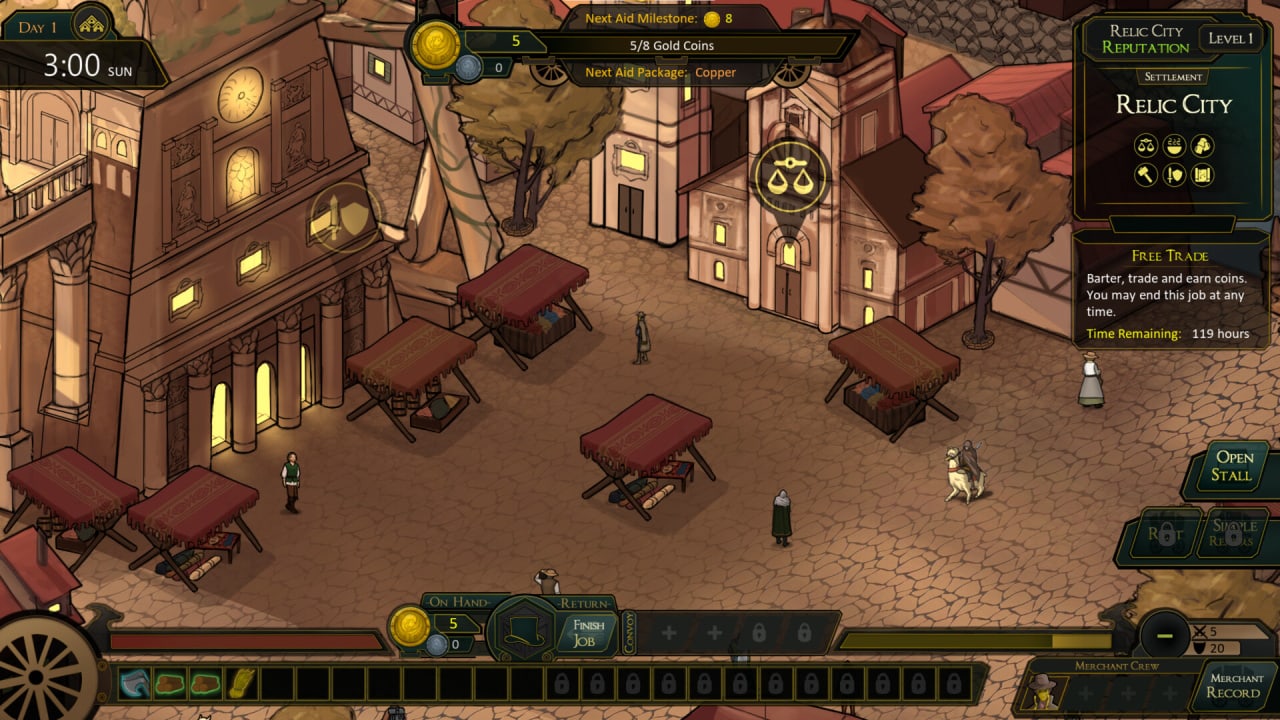
Task: Click the crown emblem beside Day 1
Action: (x=93, y=25)
